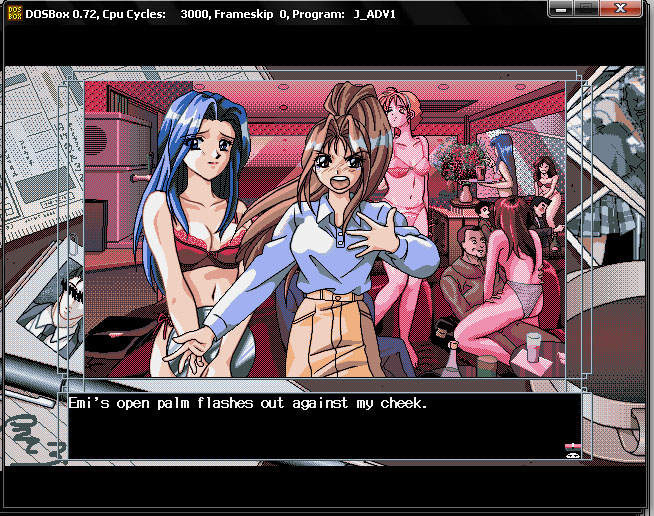
Task: Click the pink continue indicator in dialogue box
Action: (572, 446)
